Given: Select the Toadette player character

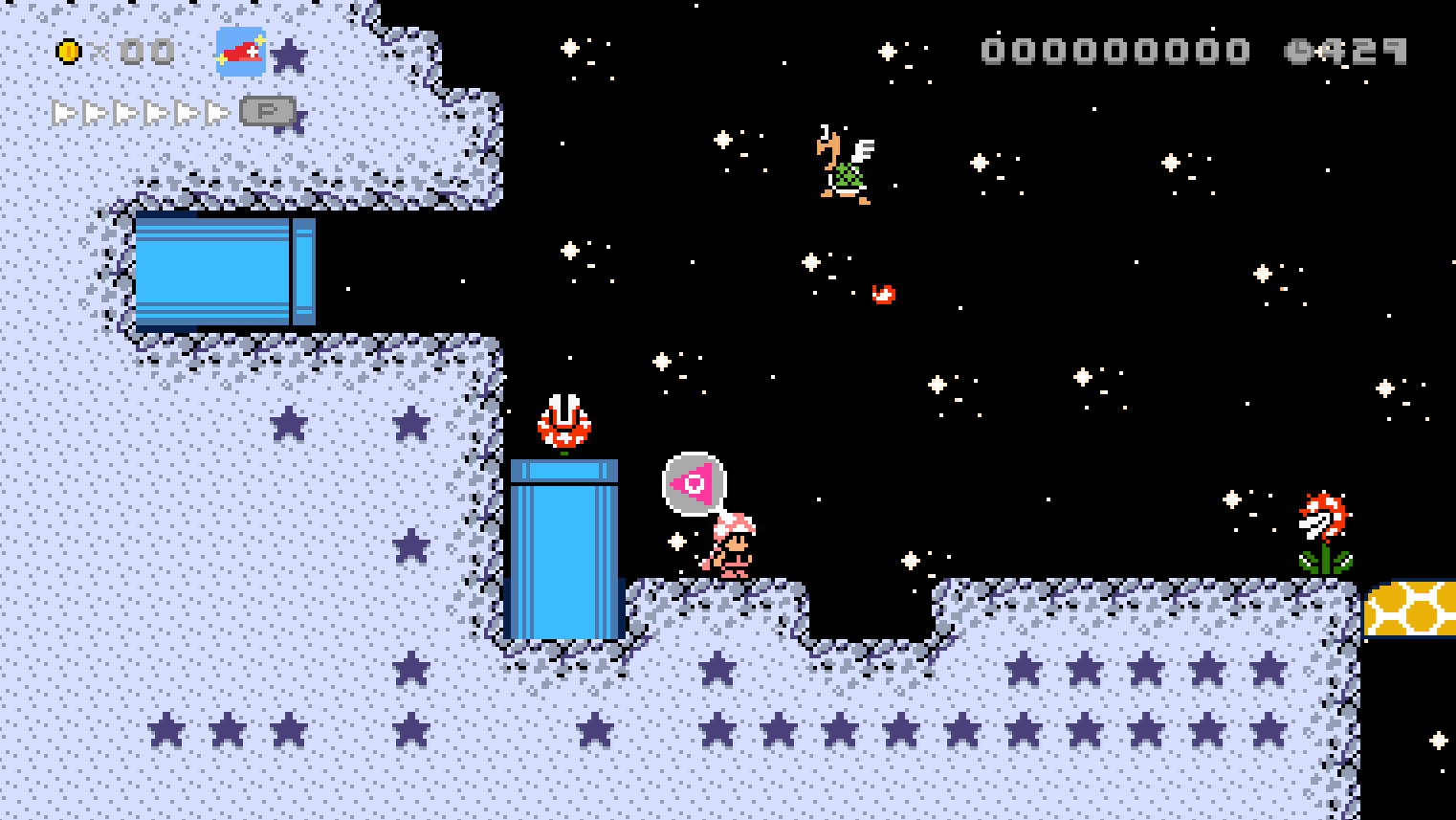Looking at the screenshot, I should tap(733, 545).
